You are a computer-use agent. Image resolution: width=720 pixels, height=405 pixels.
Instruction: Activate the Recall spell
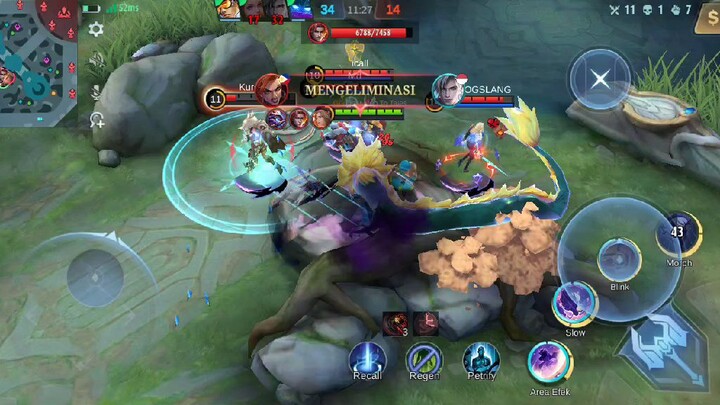pos(367,358)
